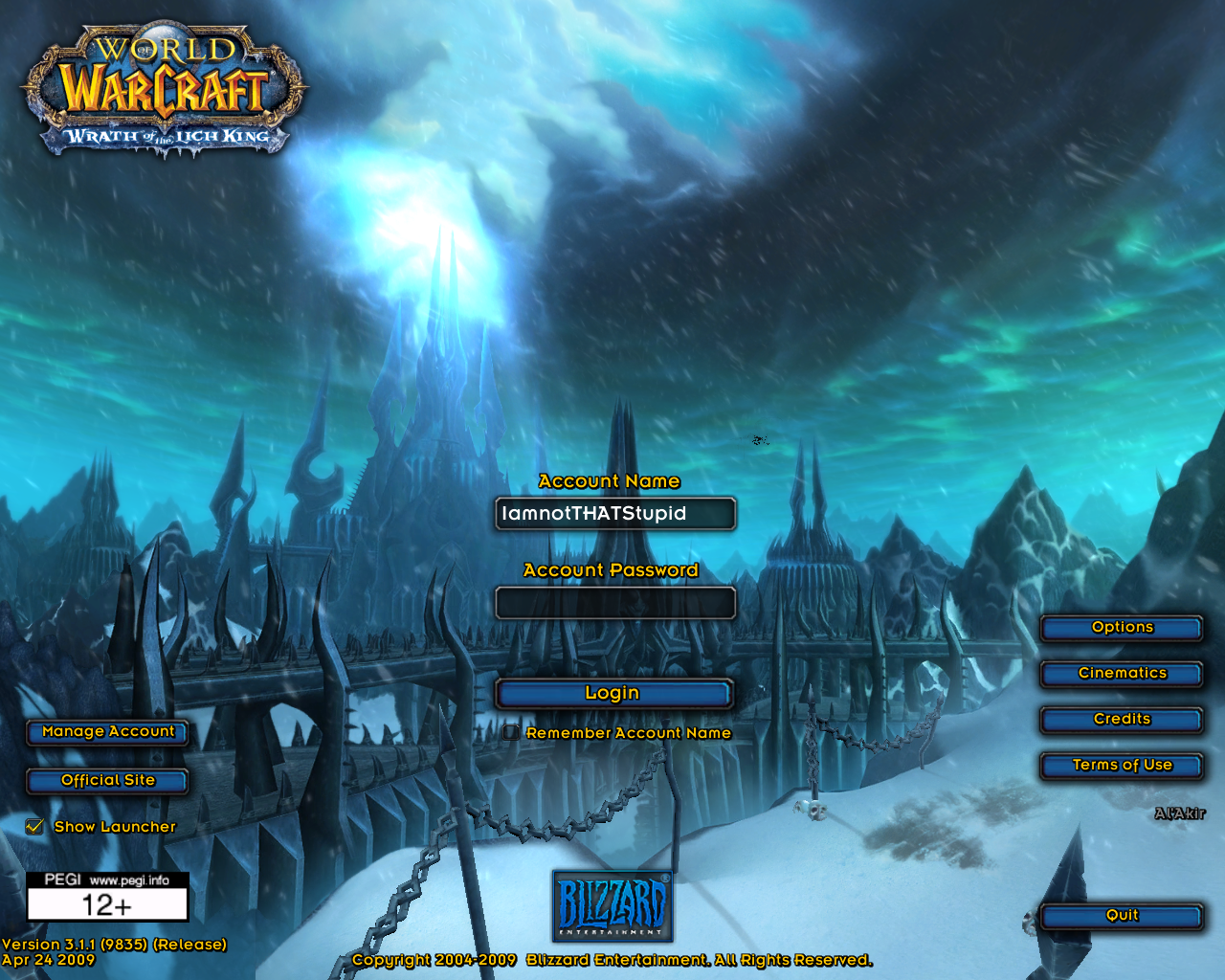
Task: Open the Options menu
Action: coord(1121,628)
